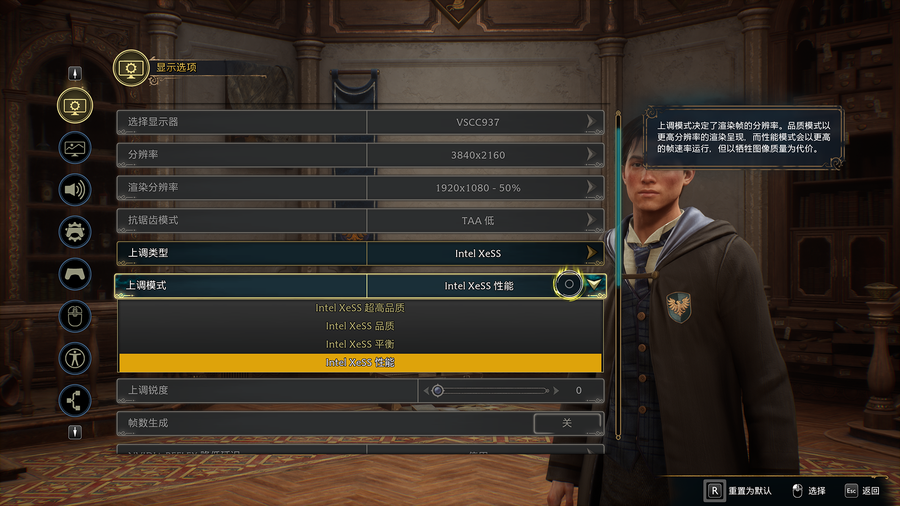Select Intel XeSS 品质 from list
900x506 pixels.
[360, 326]
